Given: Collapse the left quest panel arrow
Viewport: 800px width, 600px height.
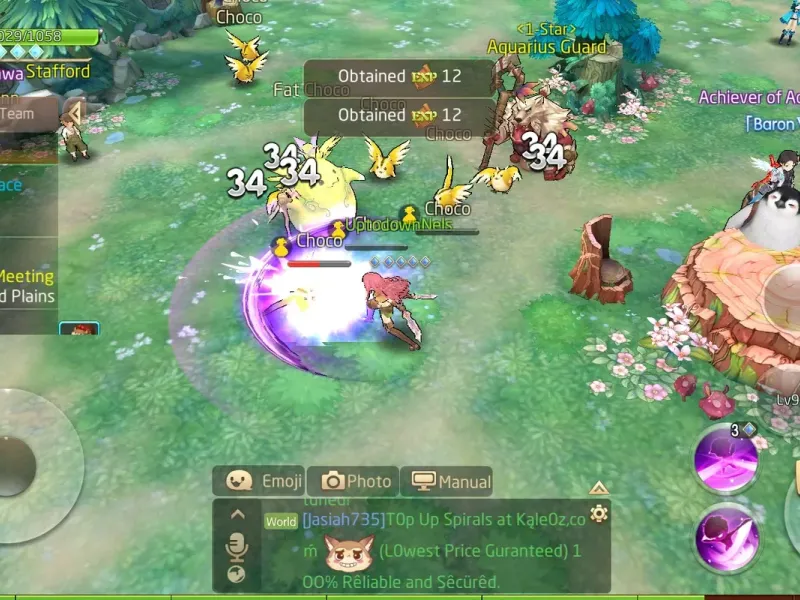Looking at the screenshot, I should (73, 110).
